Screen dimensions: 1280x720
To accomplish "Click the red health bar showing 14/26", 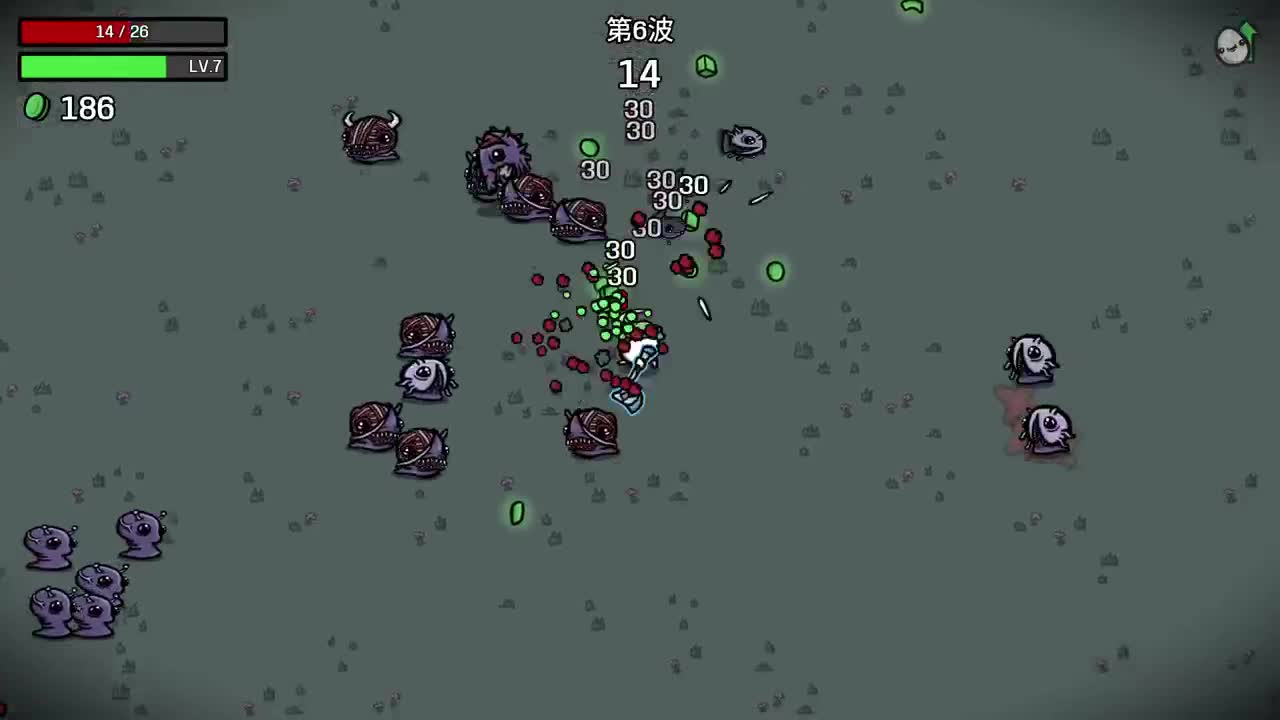I will (x=122, y=31).
